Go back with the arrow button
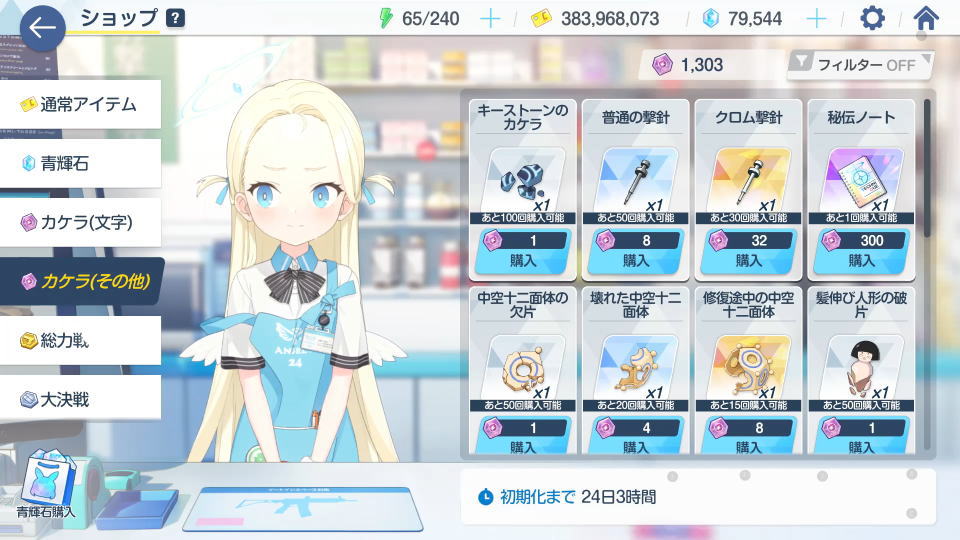Image resolution: width=960 pixels, height=540 pixels. 42,27
